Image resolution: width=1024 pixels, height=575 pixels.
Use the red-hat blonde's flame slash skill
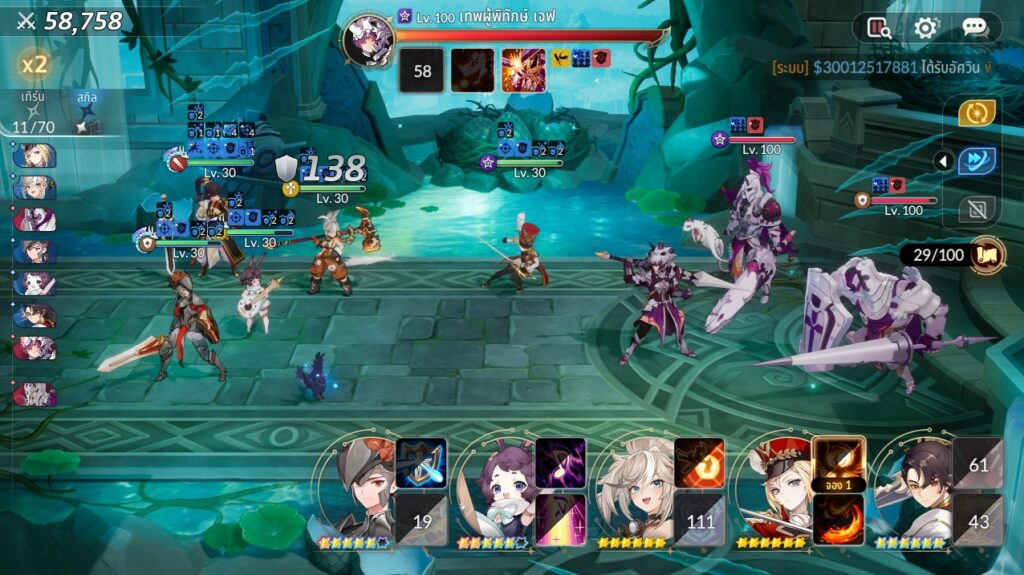838,519
